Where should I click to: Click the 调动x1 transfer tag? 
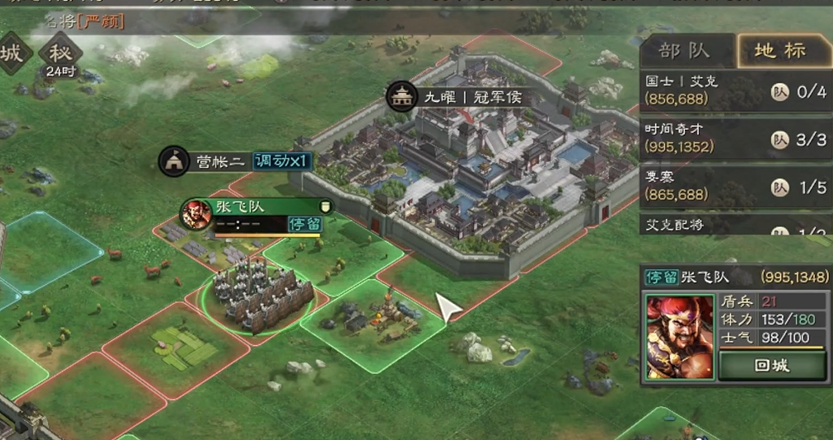coord(284,160)
